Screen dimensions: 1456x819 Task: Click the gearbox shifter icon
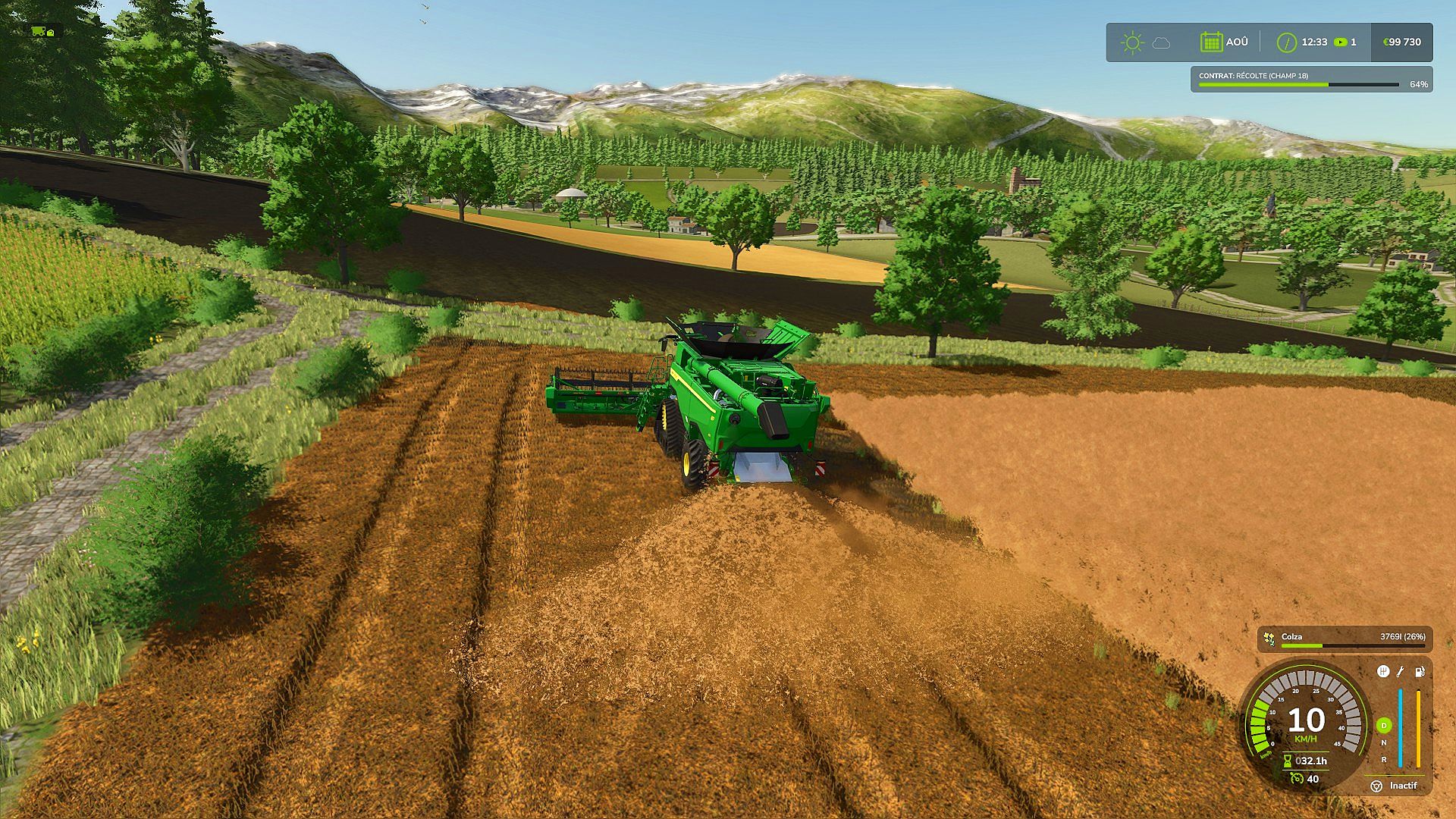(x=1382, y=671)
